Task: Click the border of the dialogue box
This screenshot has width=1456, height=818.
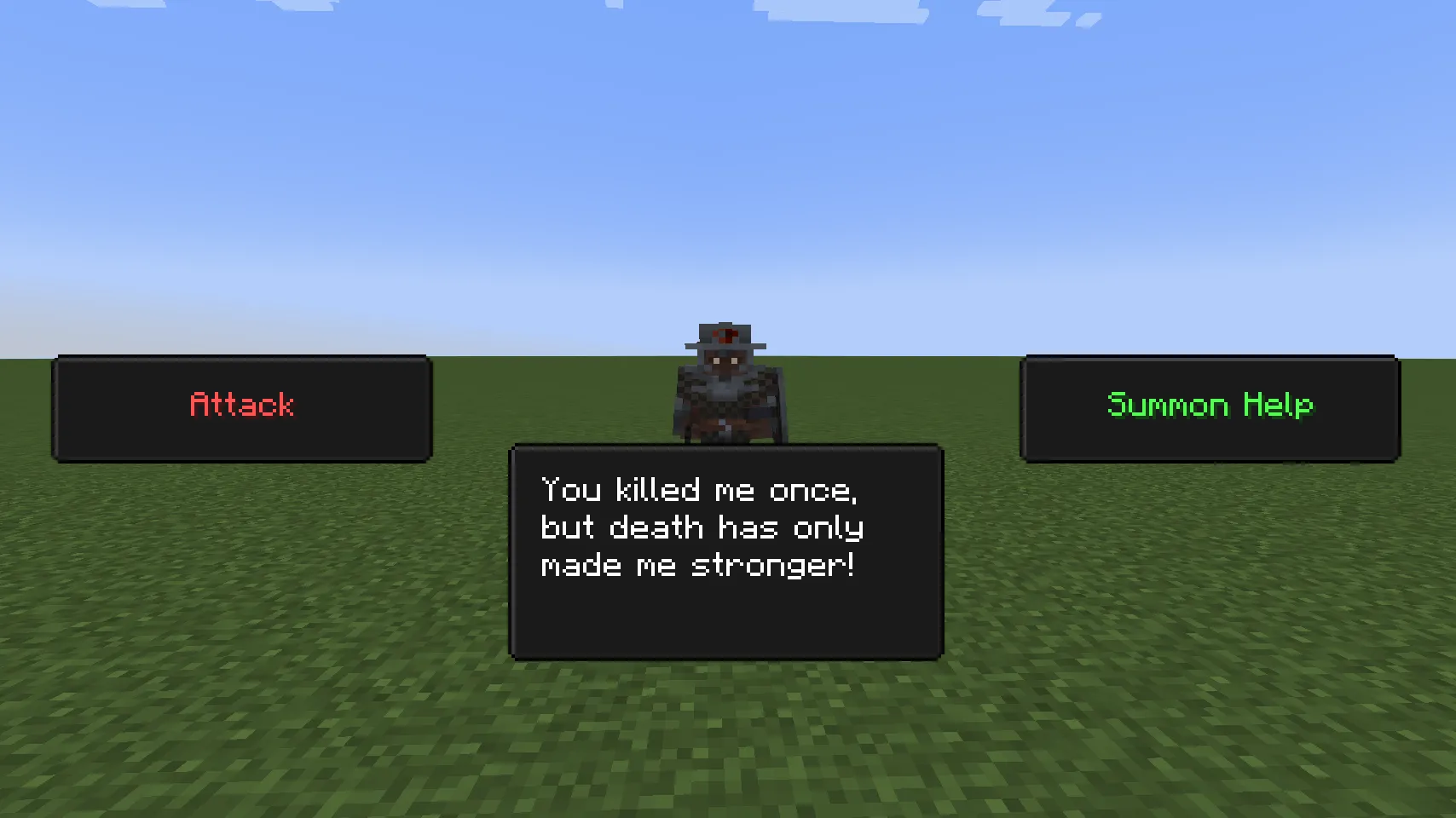Action: pos(725,445)
